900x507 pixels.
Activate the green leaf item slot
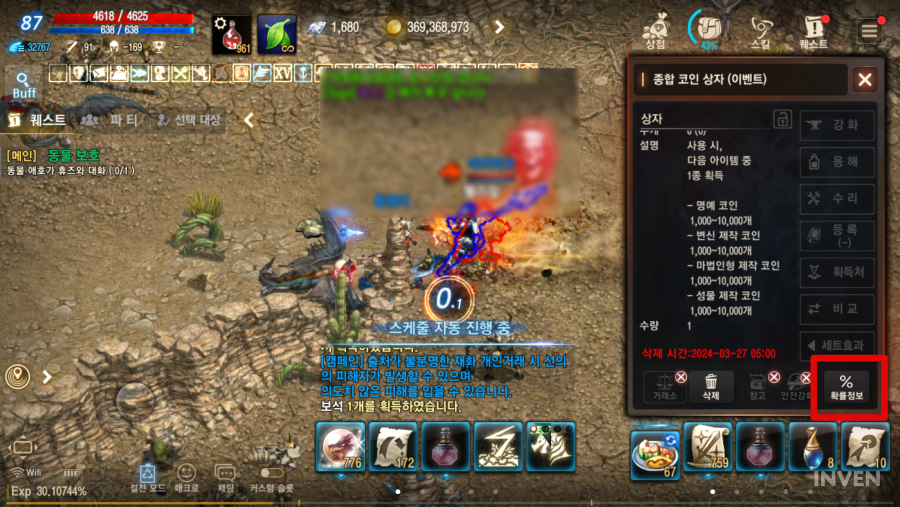click(x=276, y=34)
